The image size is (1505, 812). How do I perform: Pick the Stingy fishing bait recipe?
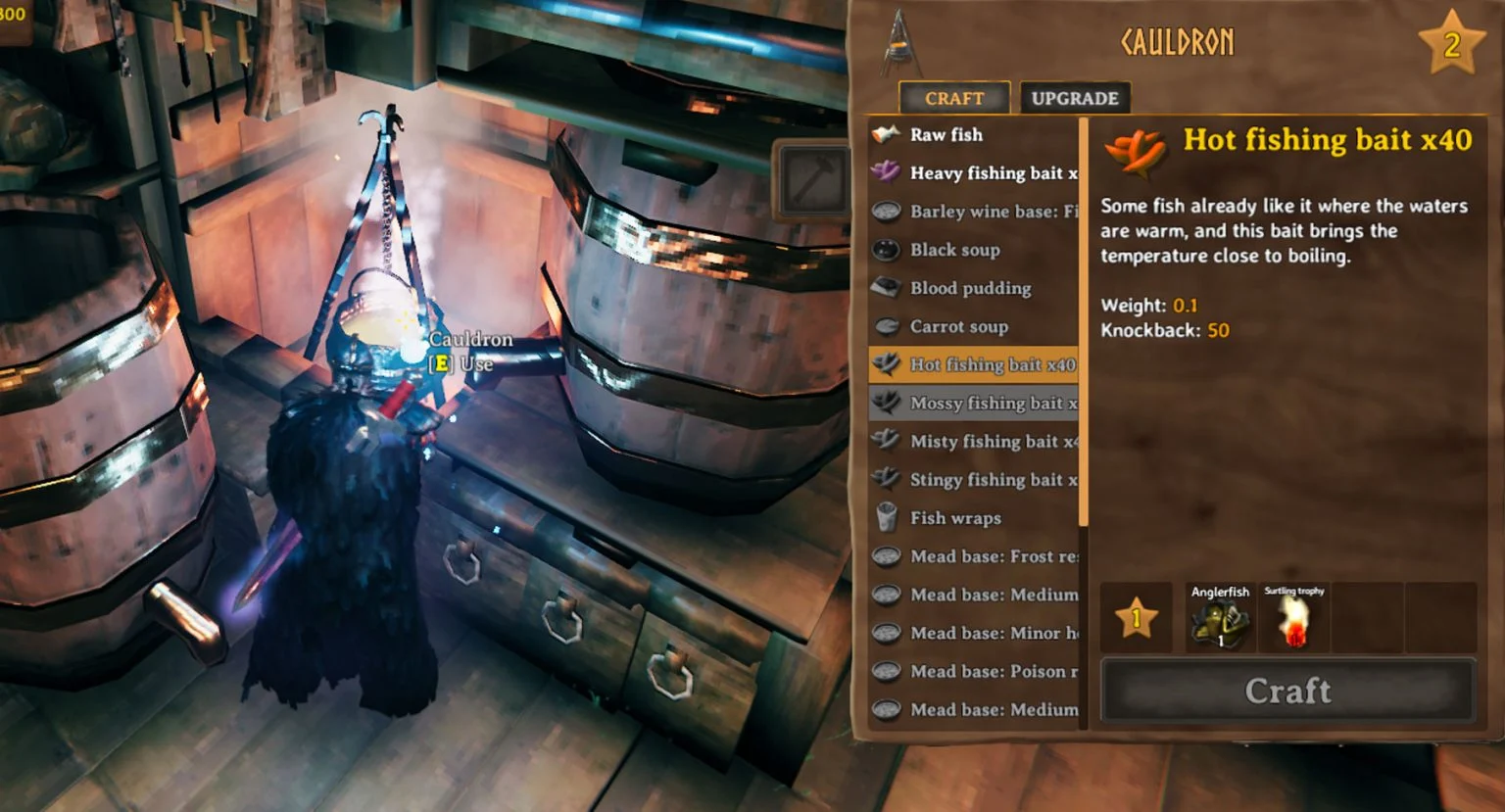973,479
